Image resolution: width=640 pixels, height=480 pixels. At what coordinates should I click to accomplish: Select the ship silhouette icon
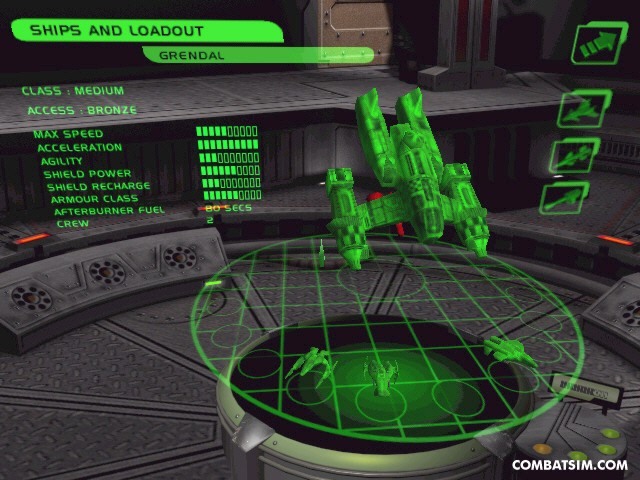(584, 109)
